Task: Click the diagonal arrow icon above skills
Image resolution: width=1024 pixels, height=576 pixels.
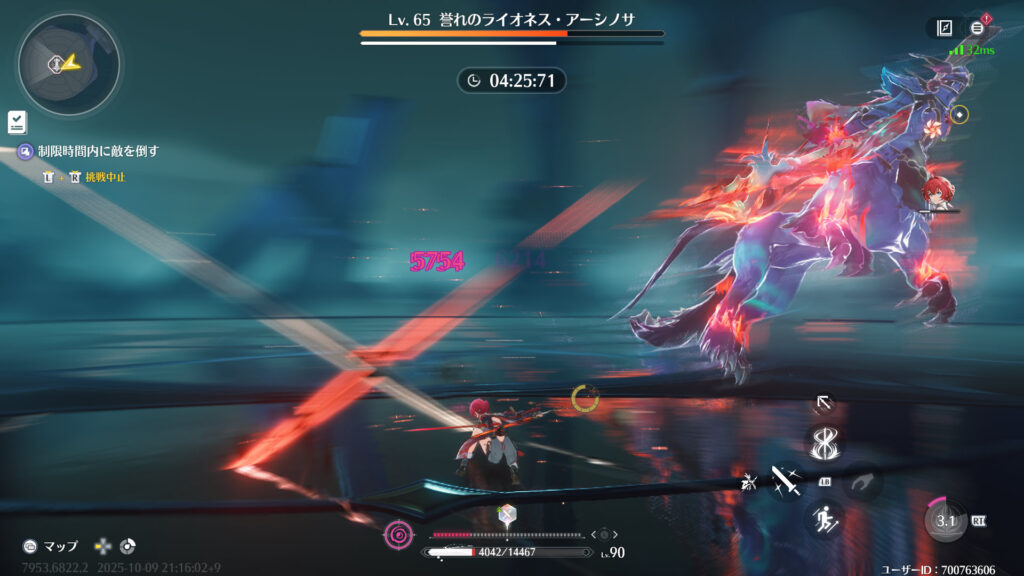Action: (823, 402)
